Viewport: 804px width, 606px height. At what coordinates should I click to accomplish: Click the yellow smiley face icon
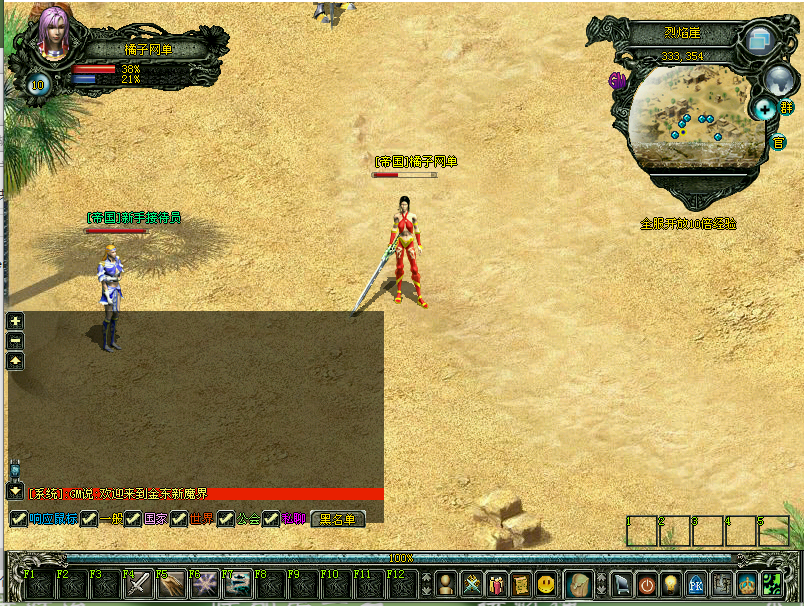click(x=546, y=584)
